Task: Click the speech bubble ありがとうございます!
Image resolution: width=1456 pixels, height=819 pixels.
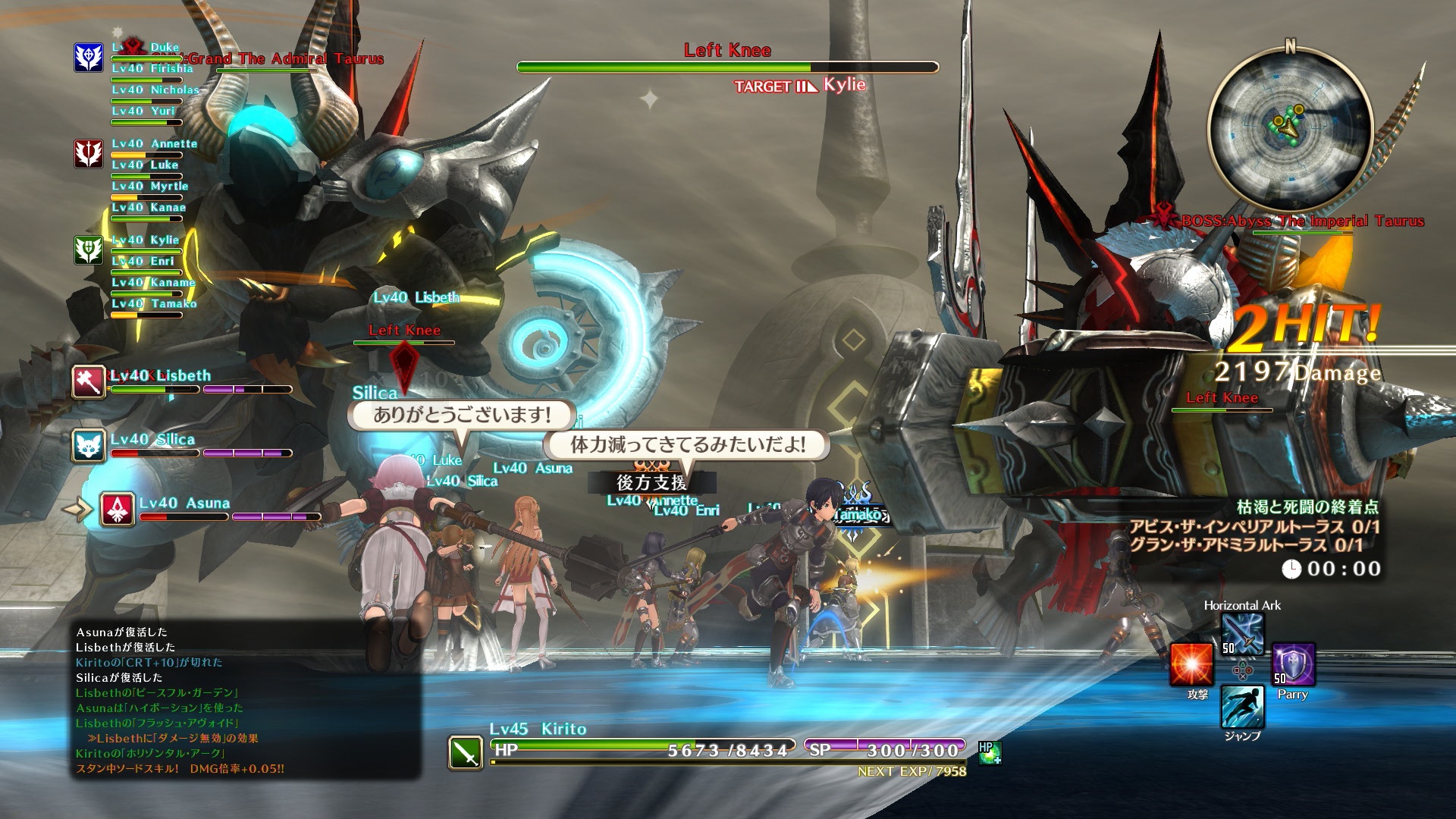Action: coord(464,414)
